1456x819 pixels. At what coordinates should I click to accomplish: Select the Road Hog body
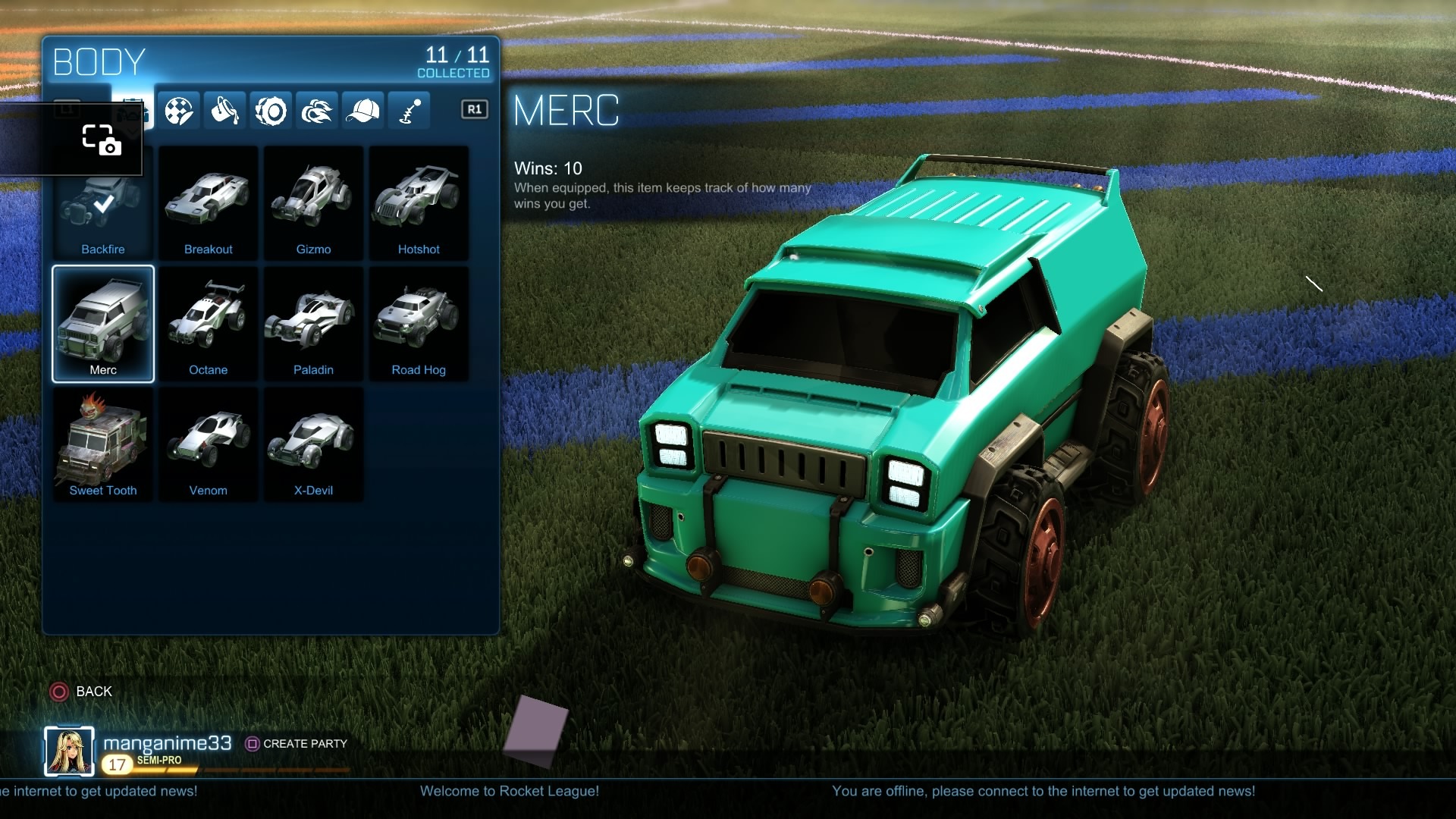(x=419, y=324)
